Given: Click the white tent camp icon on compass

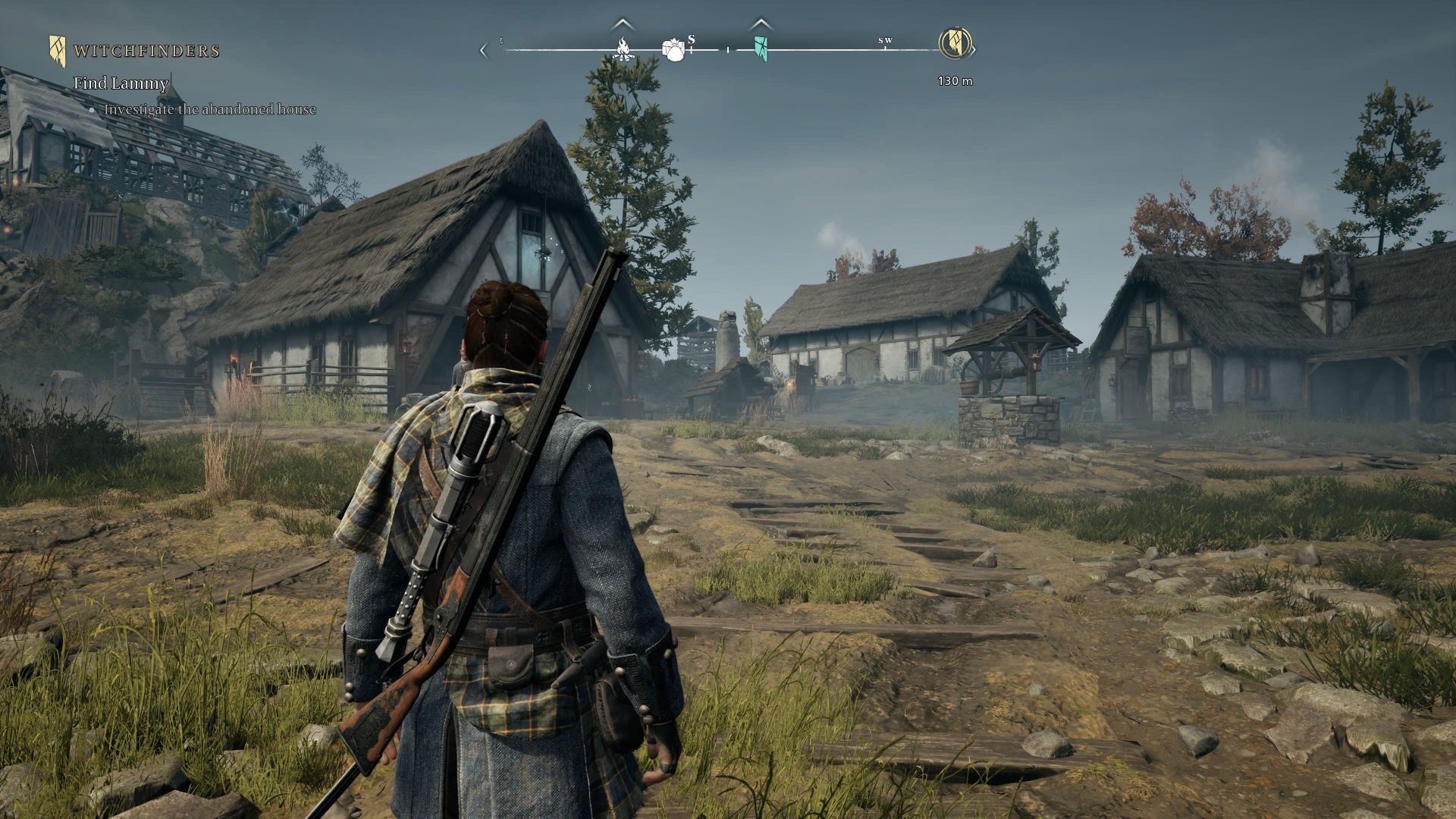Looking at the screenshot, I should pos(674,49).
